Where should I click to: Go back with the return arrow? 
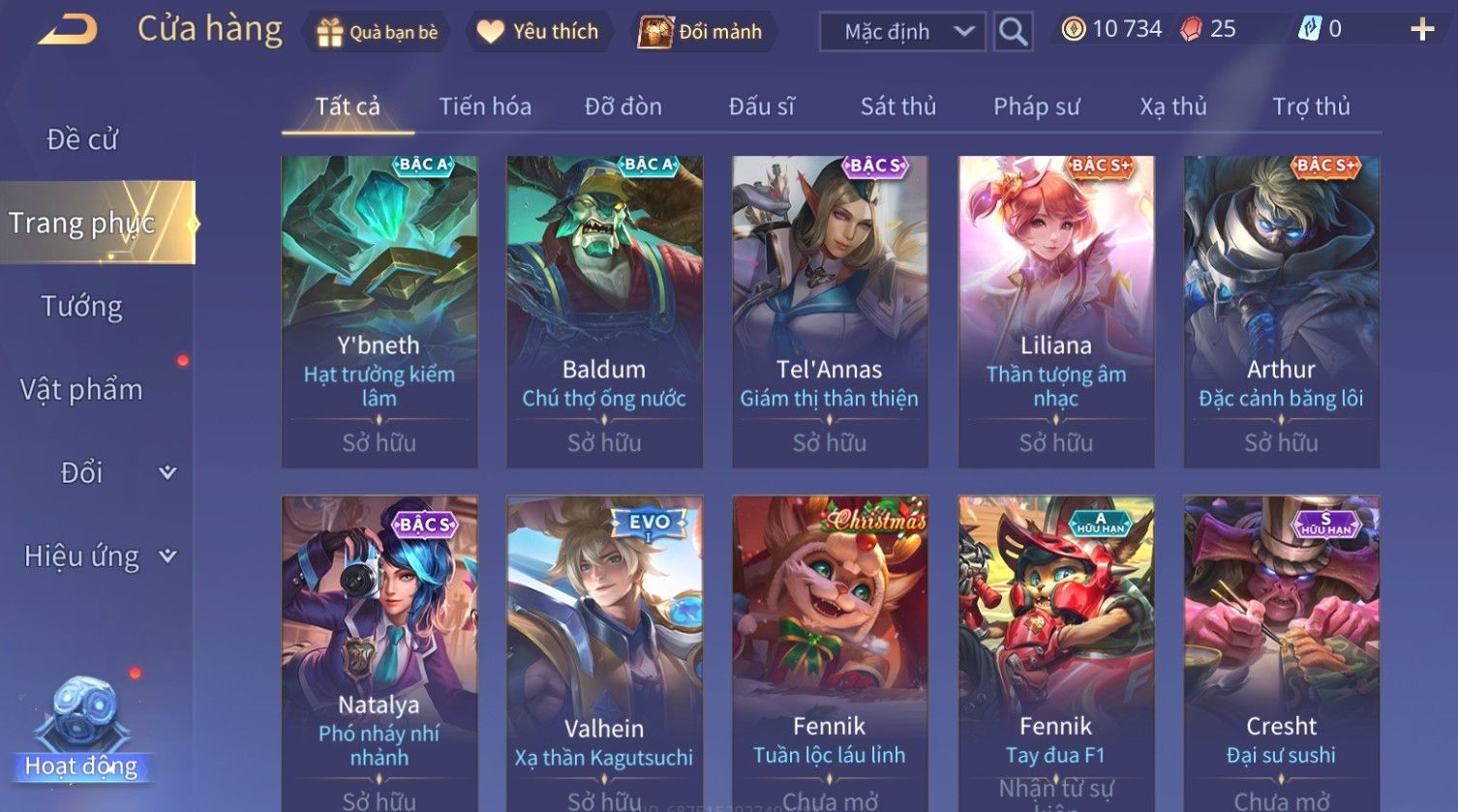click(68, 29)
